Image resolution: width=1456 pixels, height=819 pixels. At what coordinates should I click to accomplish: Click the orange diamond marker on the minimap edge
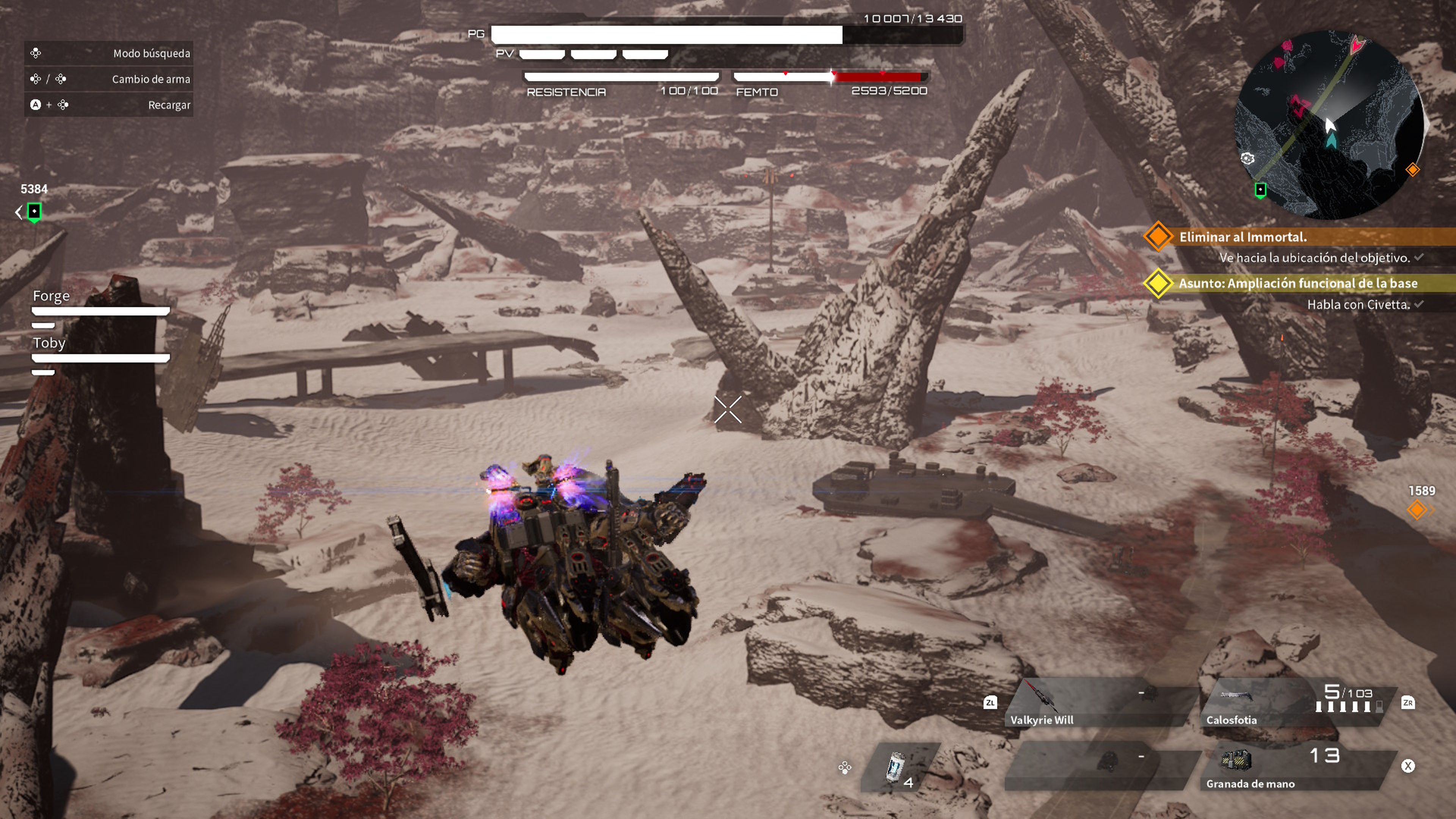[x=1412, y=169]
